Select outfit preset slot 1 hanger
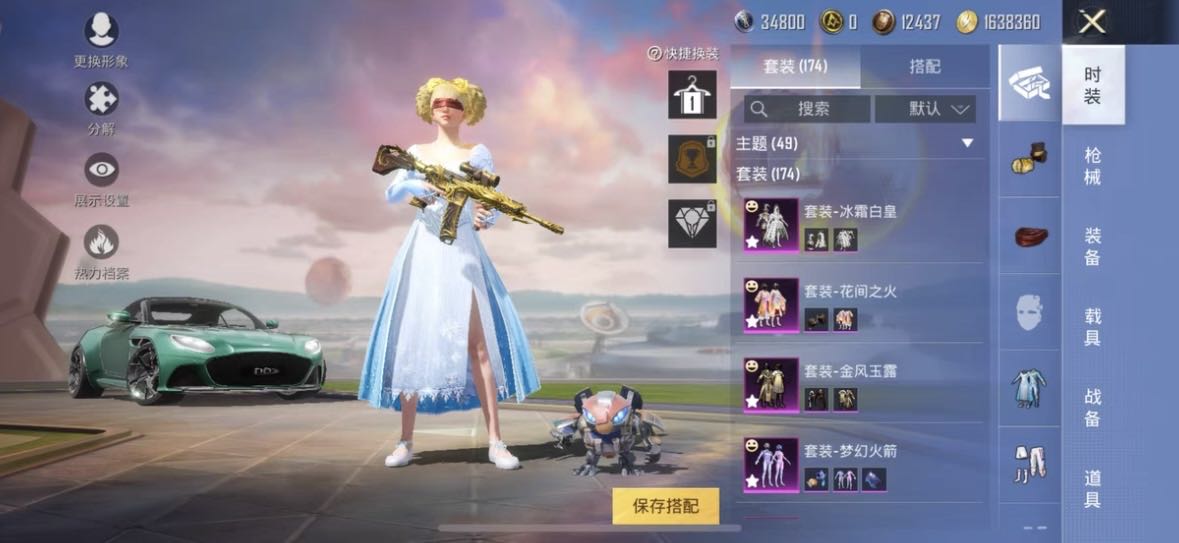Image resolution: width=1179 pixels, height=543 pixels. coord(692,95)
